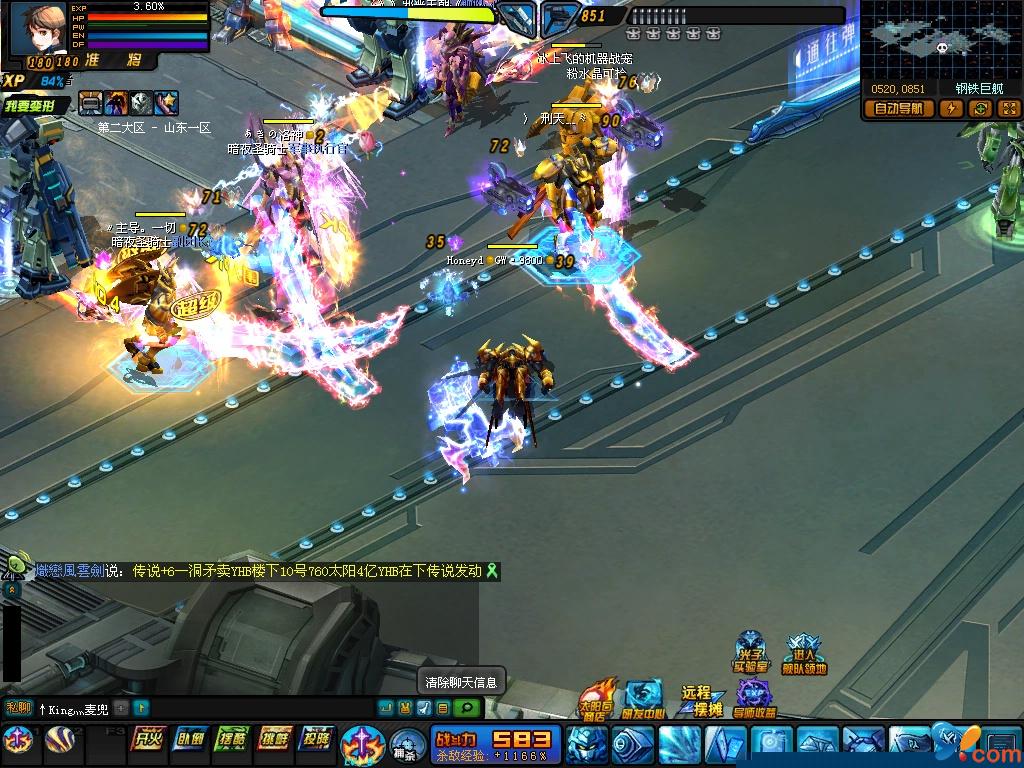Click the 我要变形 transform button
Image resolution: width=1024 pixels, height=768 pixels.
coord(35,105)
